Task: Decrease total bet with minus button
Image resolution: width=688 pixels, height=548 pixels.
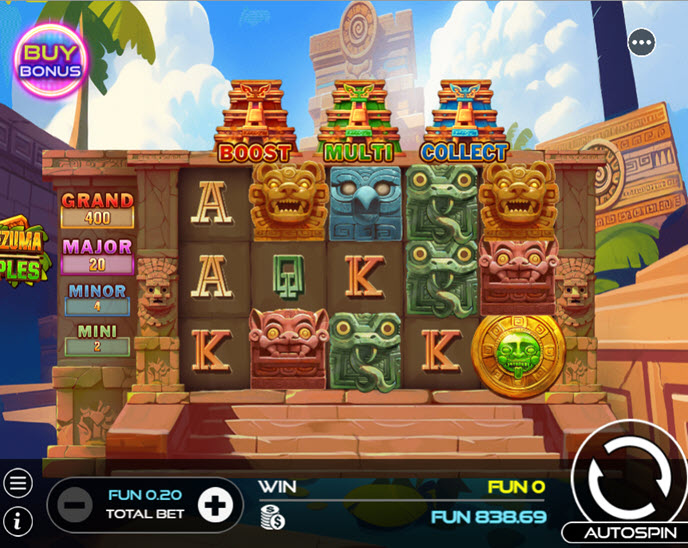Action: [x=75, y=505]
